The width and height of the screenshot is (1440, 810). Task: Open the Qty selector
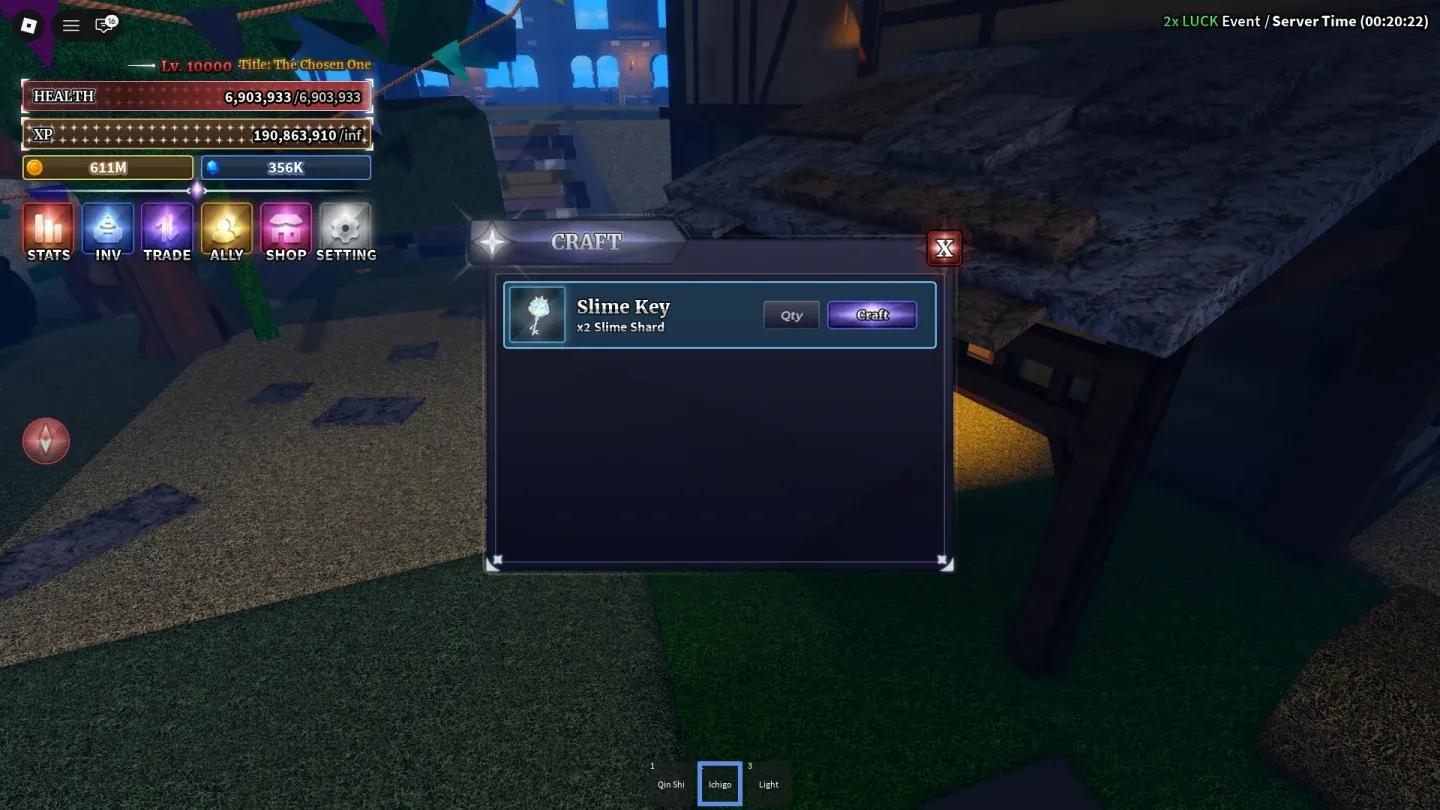[791, 314]
